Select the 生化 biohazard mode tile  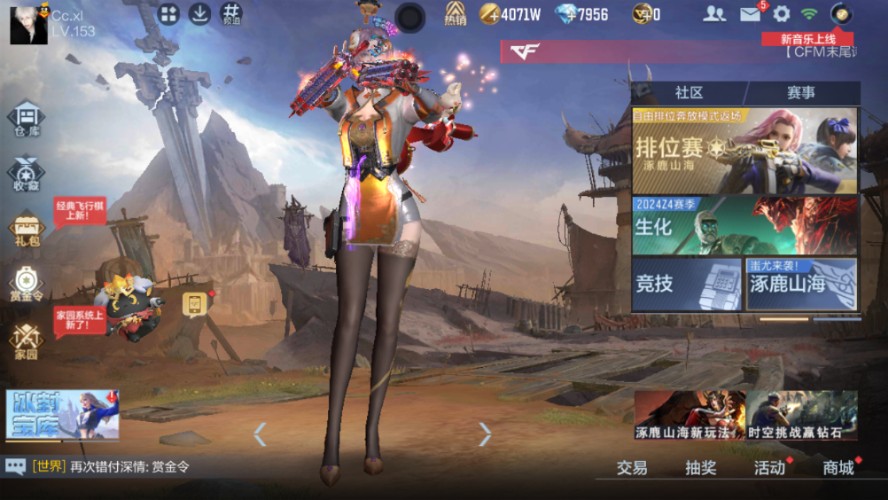744,225
